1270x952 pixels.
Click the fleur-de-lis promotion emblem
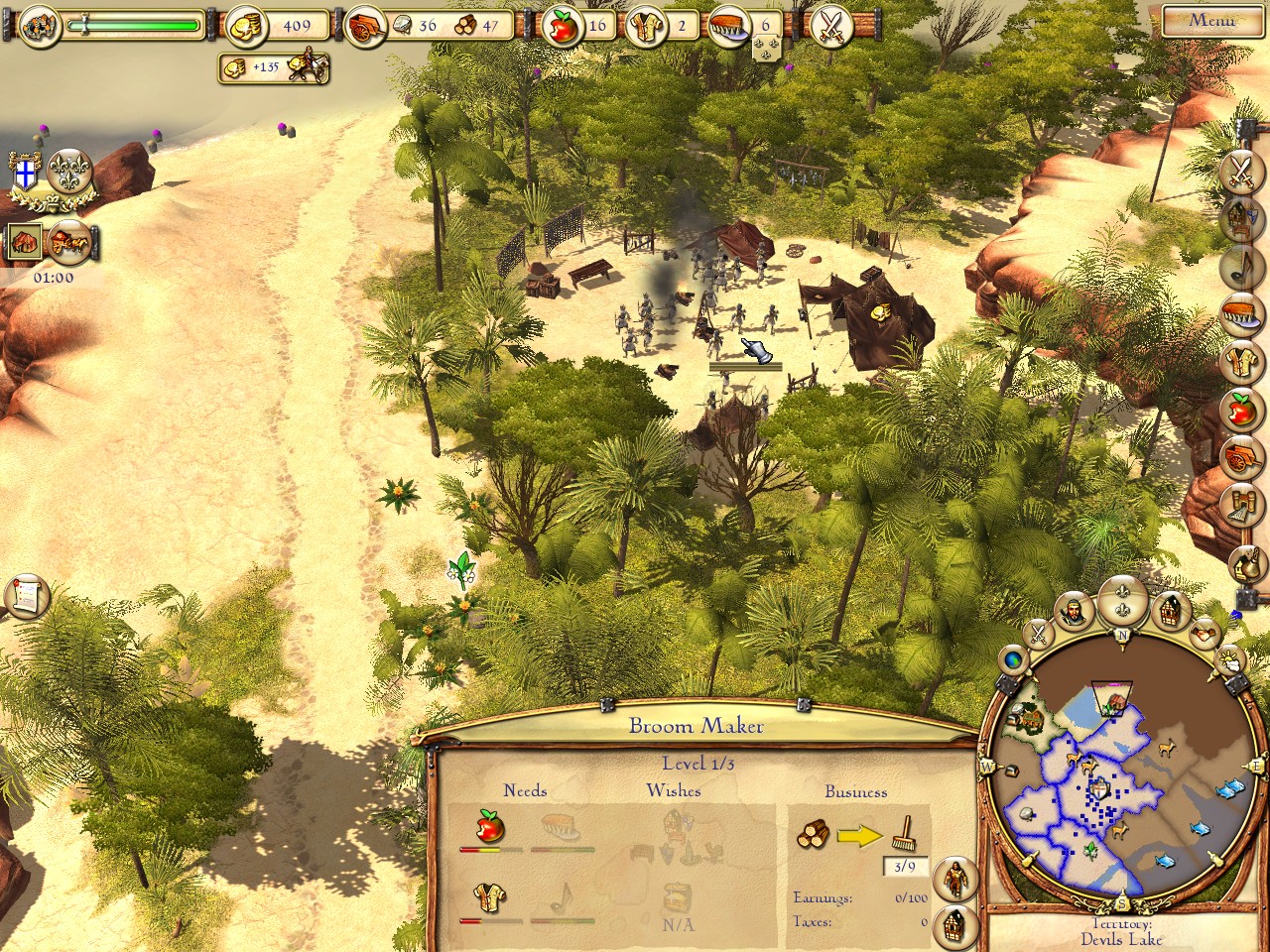pyautogui.click(x=69, y=171)
